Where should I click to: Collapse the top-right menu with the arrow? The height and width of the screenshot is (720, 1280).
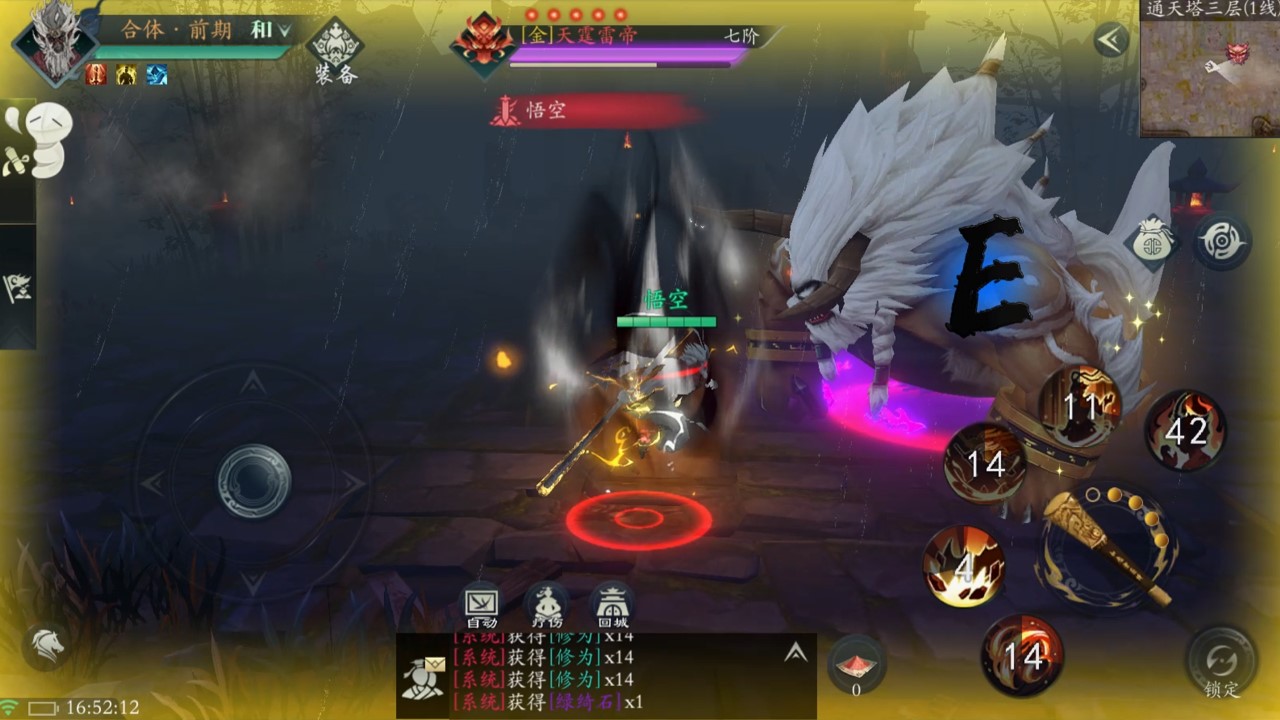click(1110, 41)
